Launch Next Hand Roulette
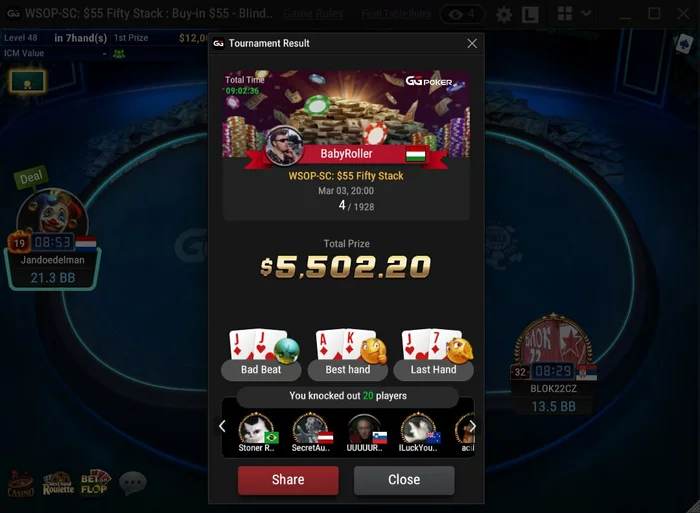This screenshot has width=700, height=513. [58, 484]
